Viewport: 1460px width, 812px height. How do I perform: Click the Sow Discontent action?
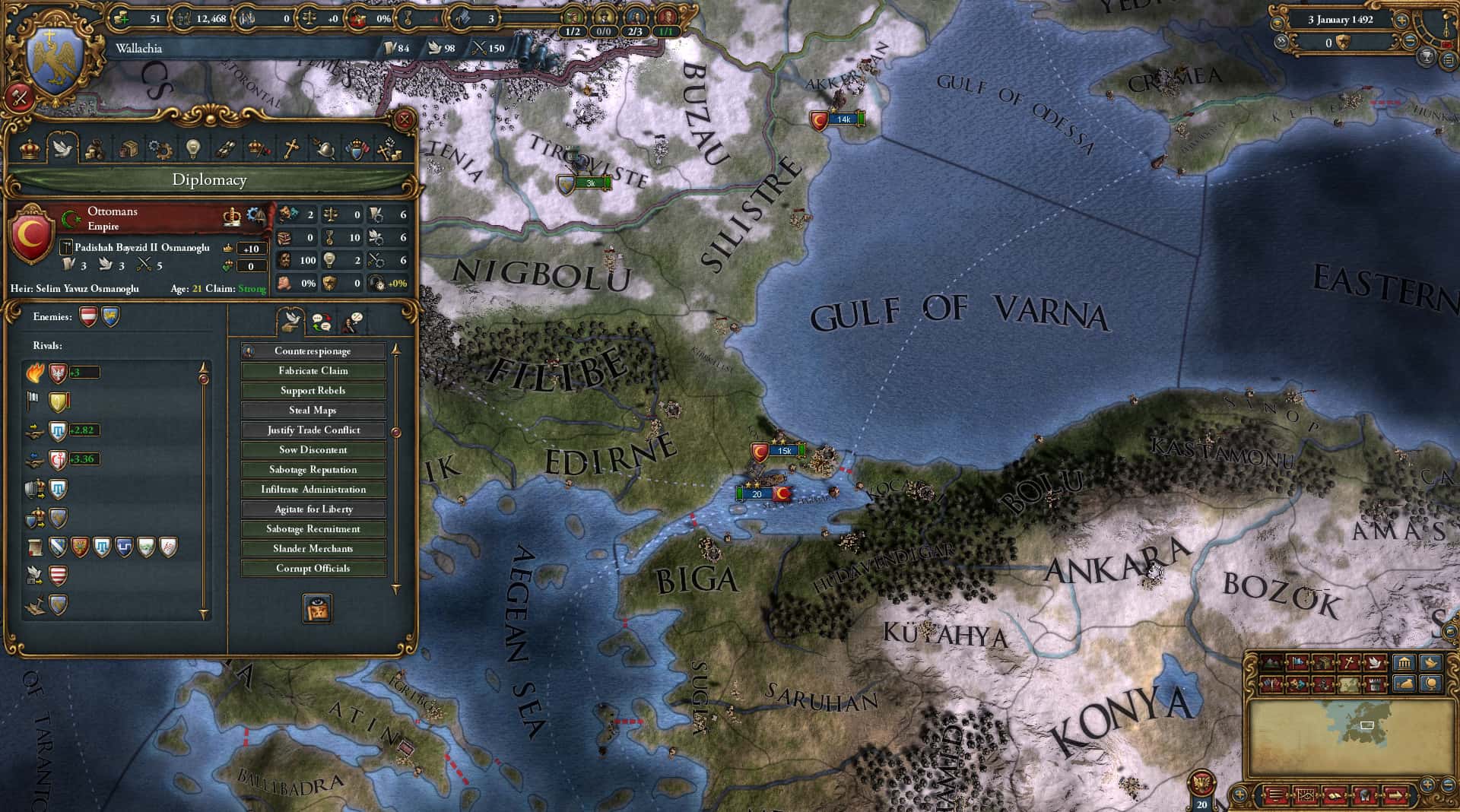pos(313,449)
